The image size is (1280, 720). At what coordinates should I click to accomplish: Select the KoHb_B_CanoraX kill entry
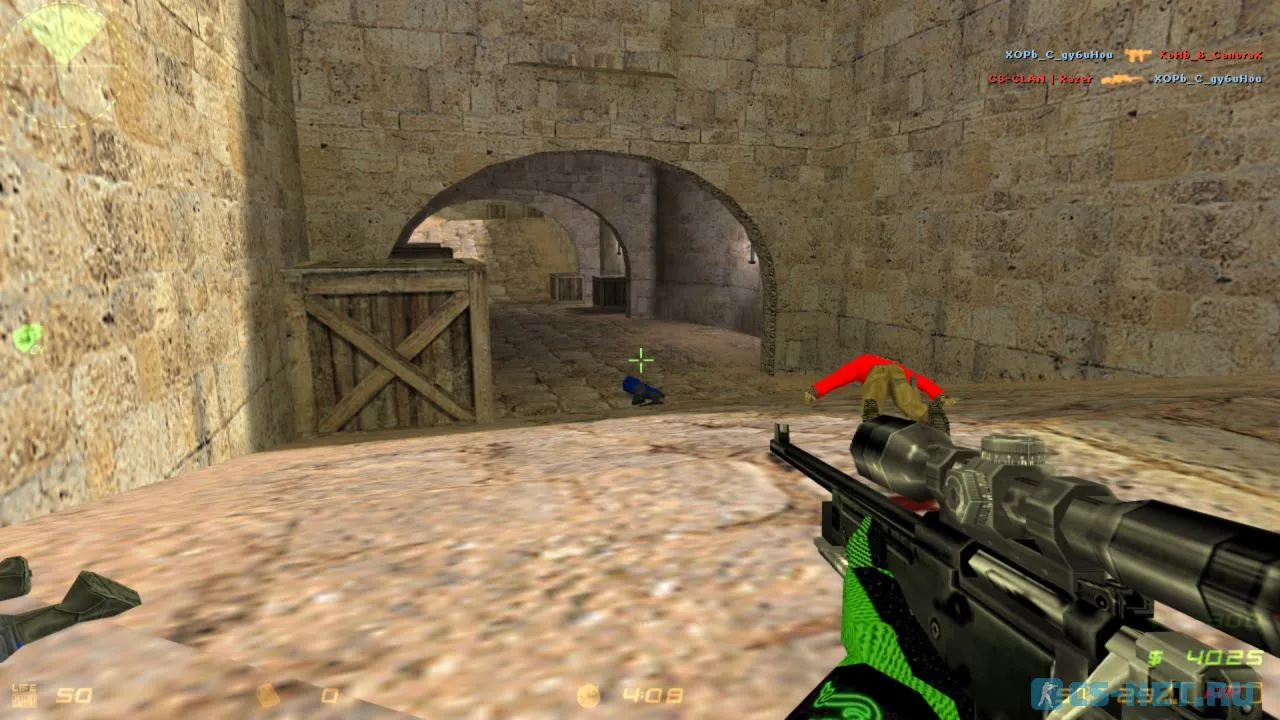[1210, 56]
